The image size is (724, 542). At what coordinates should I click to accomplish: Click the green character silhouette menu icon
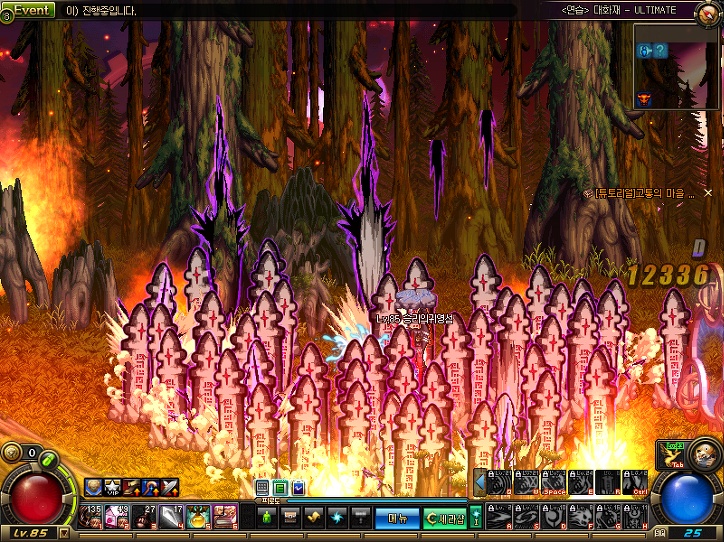266,517
